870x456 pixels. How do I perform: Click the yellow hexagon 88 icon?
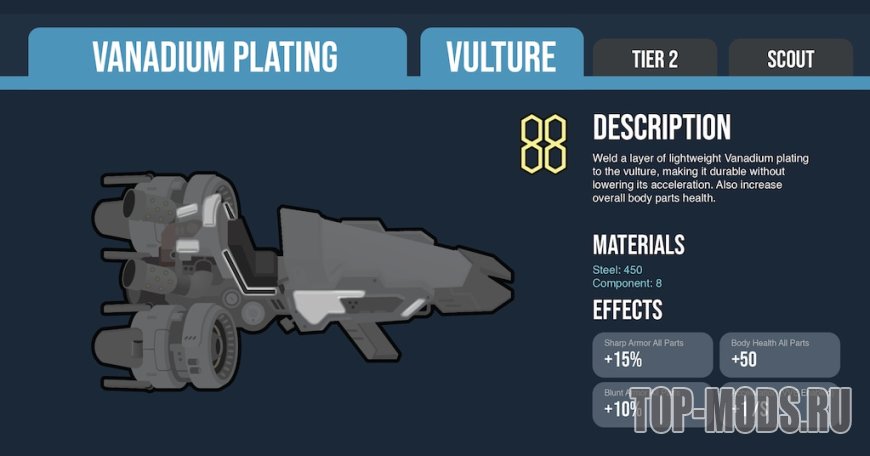pyautogui.click(x=543, y=144)
